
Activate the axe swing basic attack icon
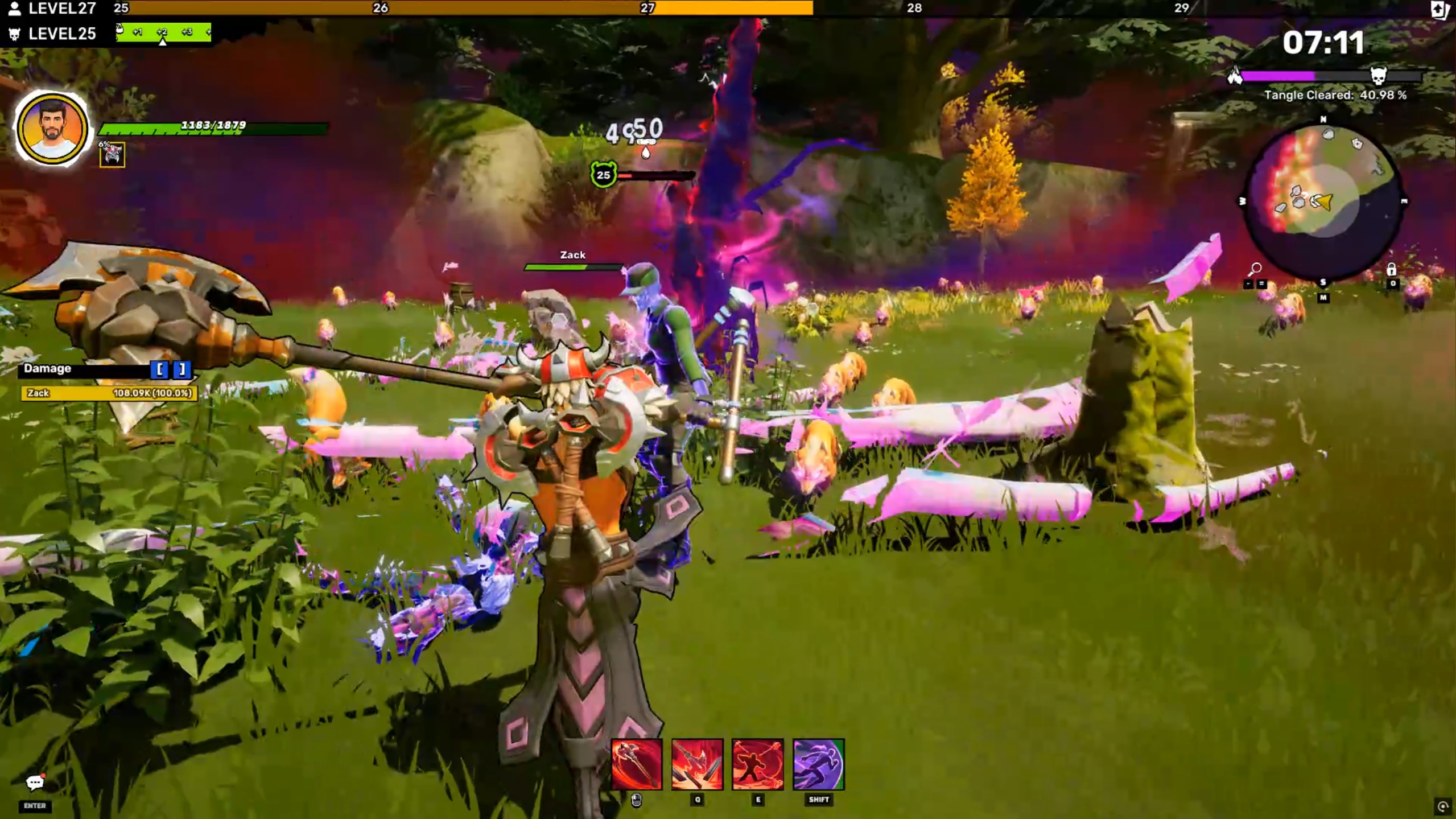pyautogui.click(x=636, y=764)
